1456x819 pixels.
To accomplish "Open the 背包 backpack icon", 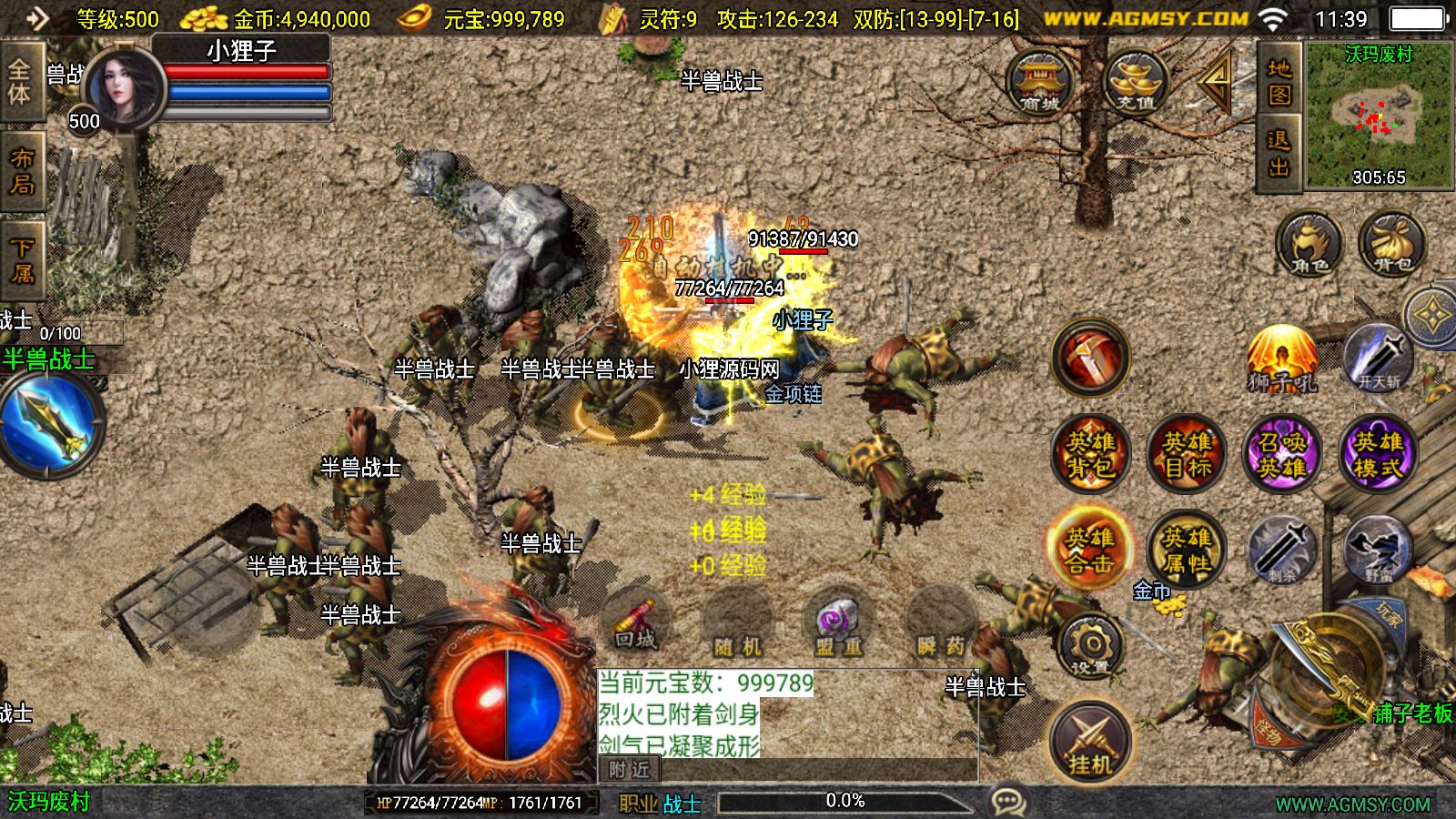I will pos(1391,244).
